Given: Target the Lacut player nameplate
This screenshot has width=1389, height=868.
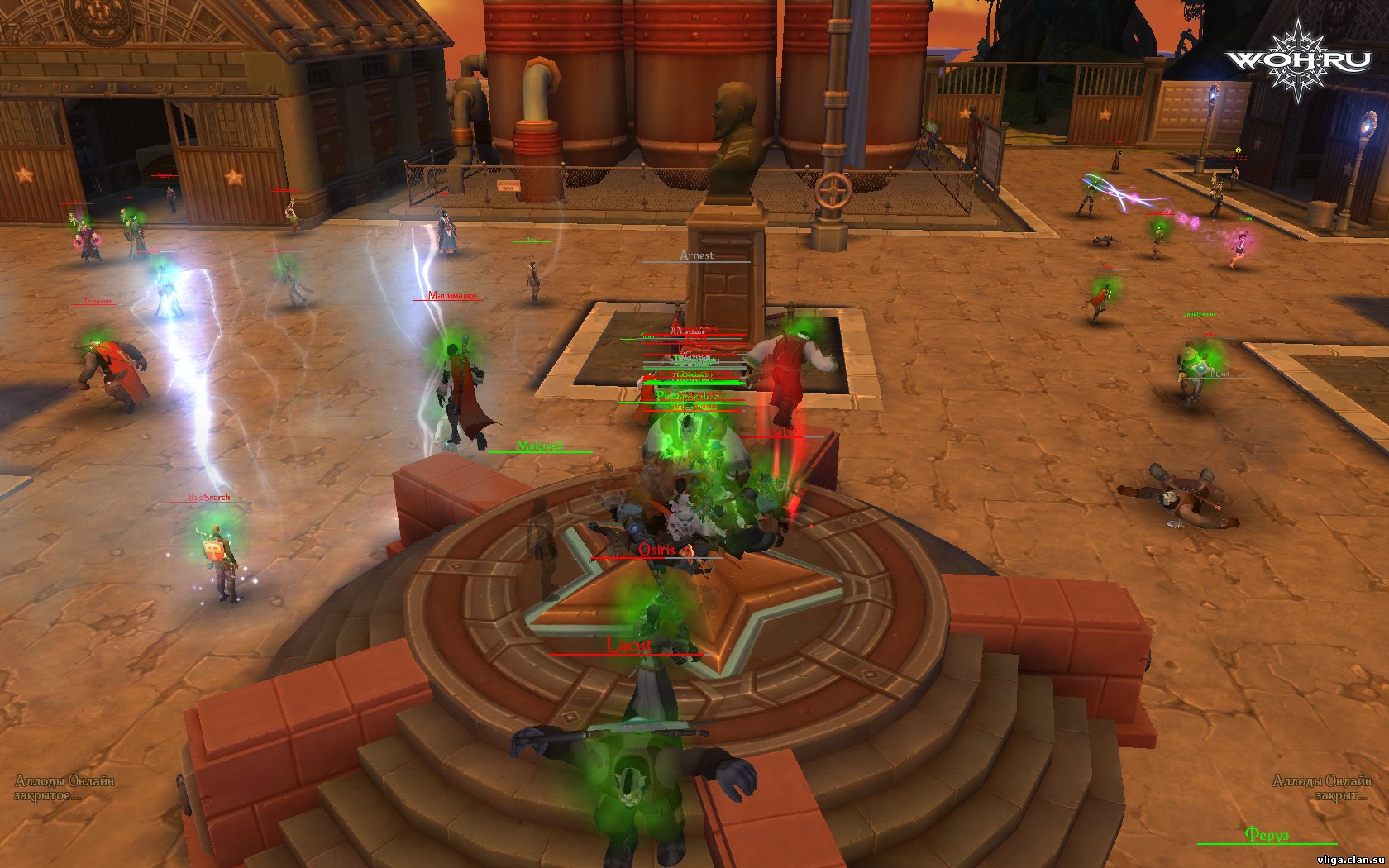Looking at the screenshot, I should pyautogui.click(x=629, y=645).
